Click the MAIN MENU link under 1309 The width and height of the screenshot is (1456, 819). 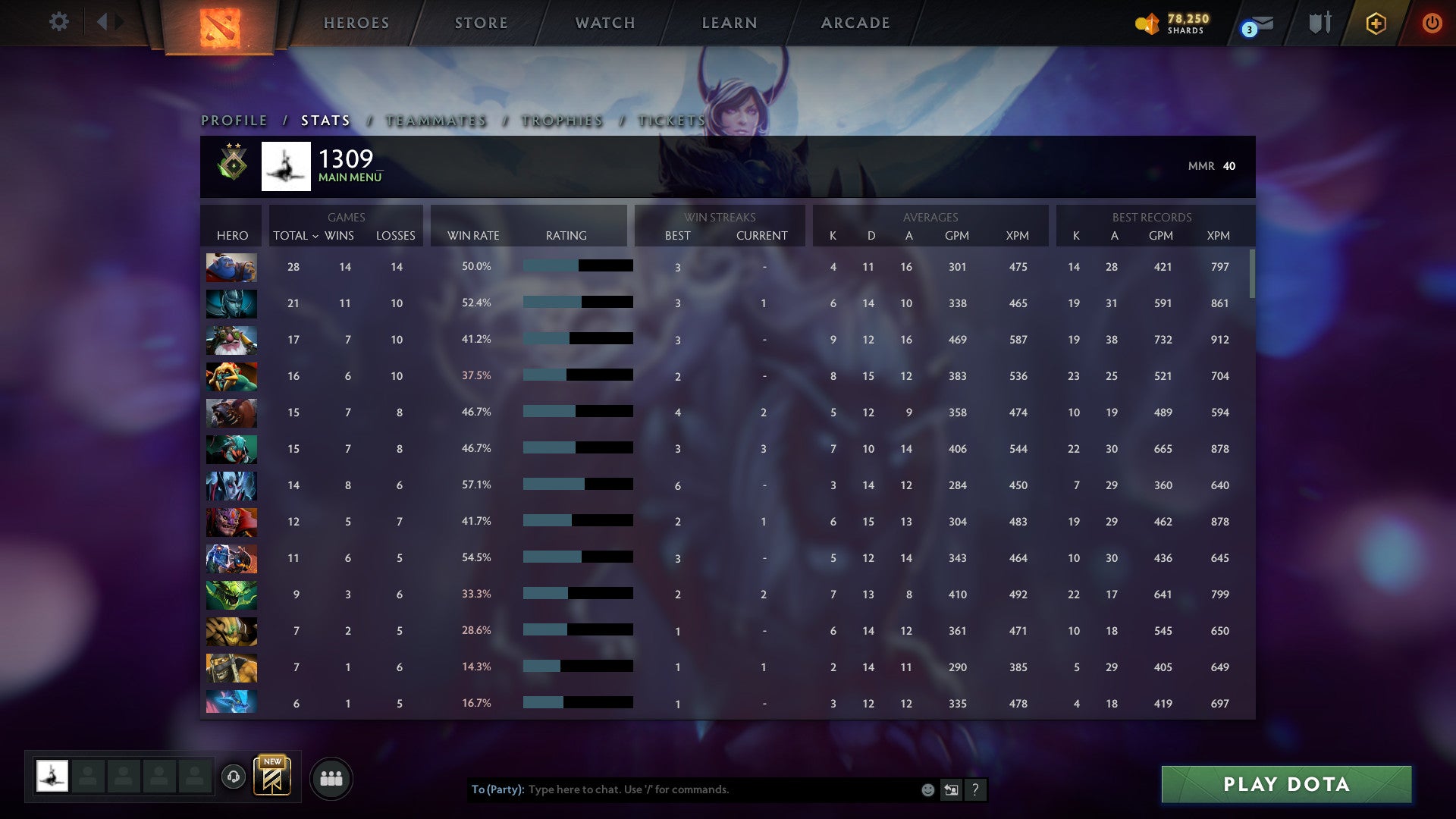[x=349, y=177]
